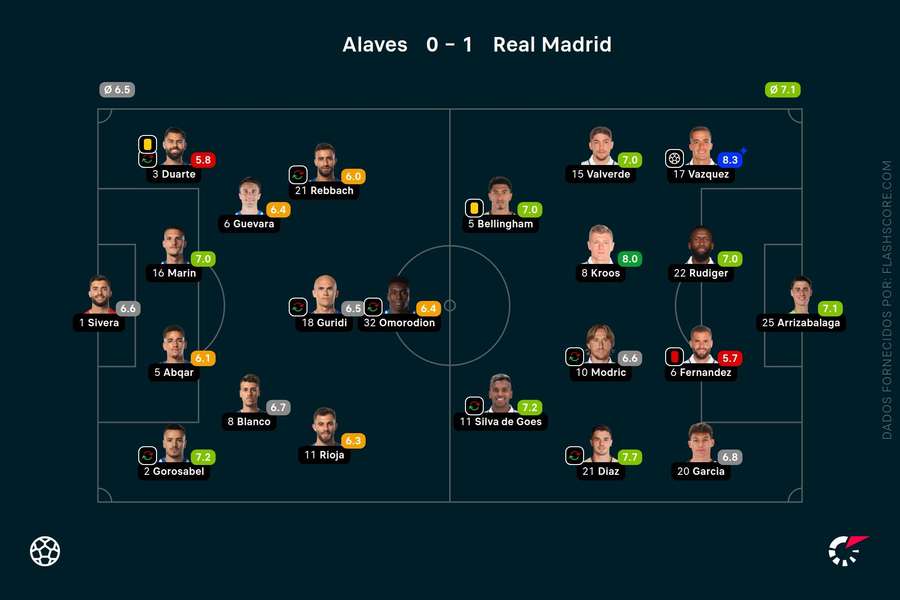This screenshot has width=900, height=600.
Task: Open goalkeeper Sivera's player tile
Action: (99, 296)
